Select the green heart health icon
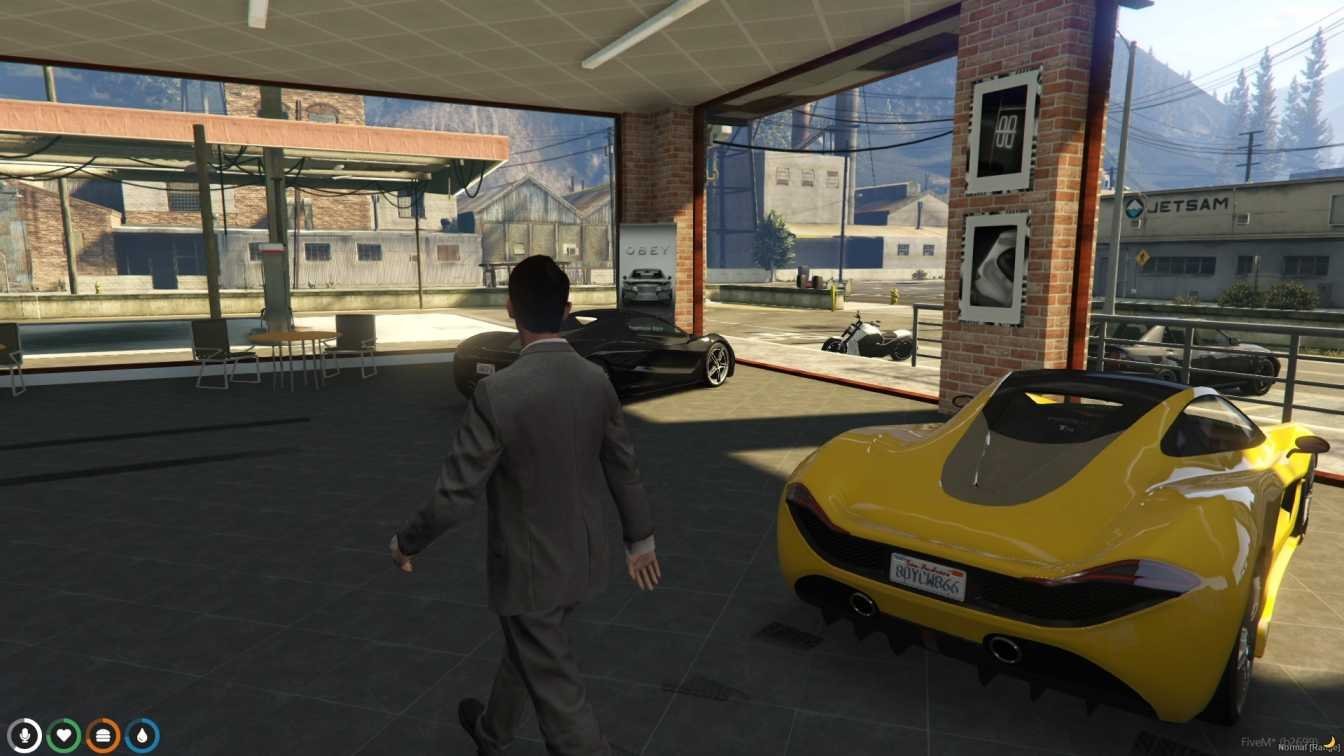The image size is (1344, 756). [x=63, y=735]
